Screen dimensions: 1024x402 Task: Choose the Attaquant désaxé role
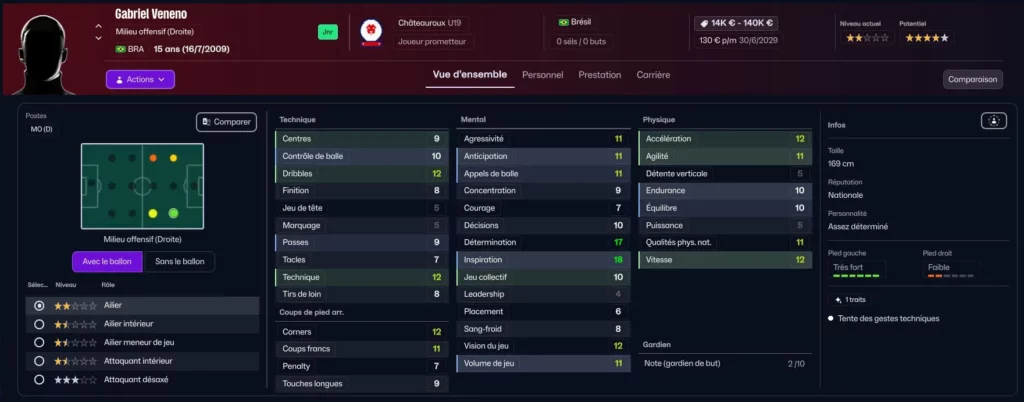coord(39,380)
